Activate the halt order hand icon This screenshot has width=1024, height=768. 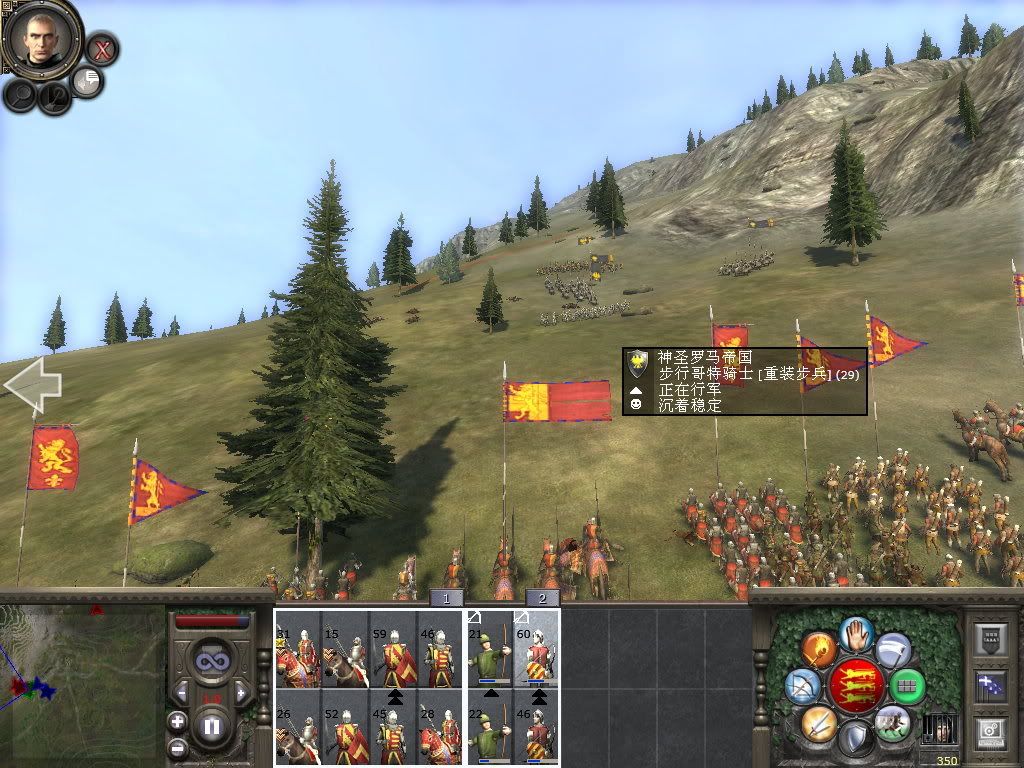coord(857,634)
